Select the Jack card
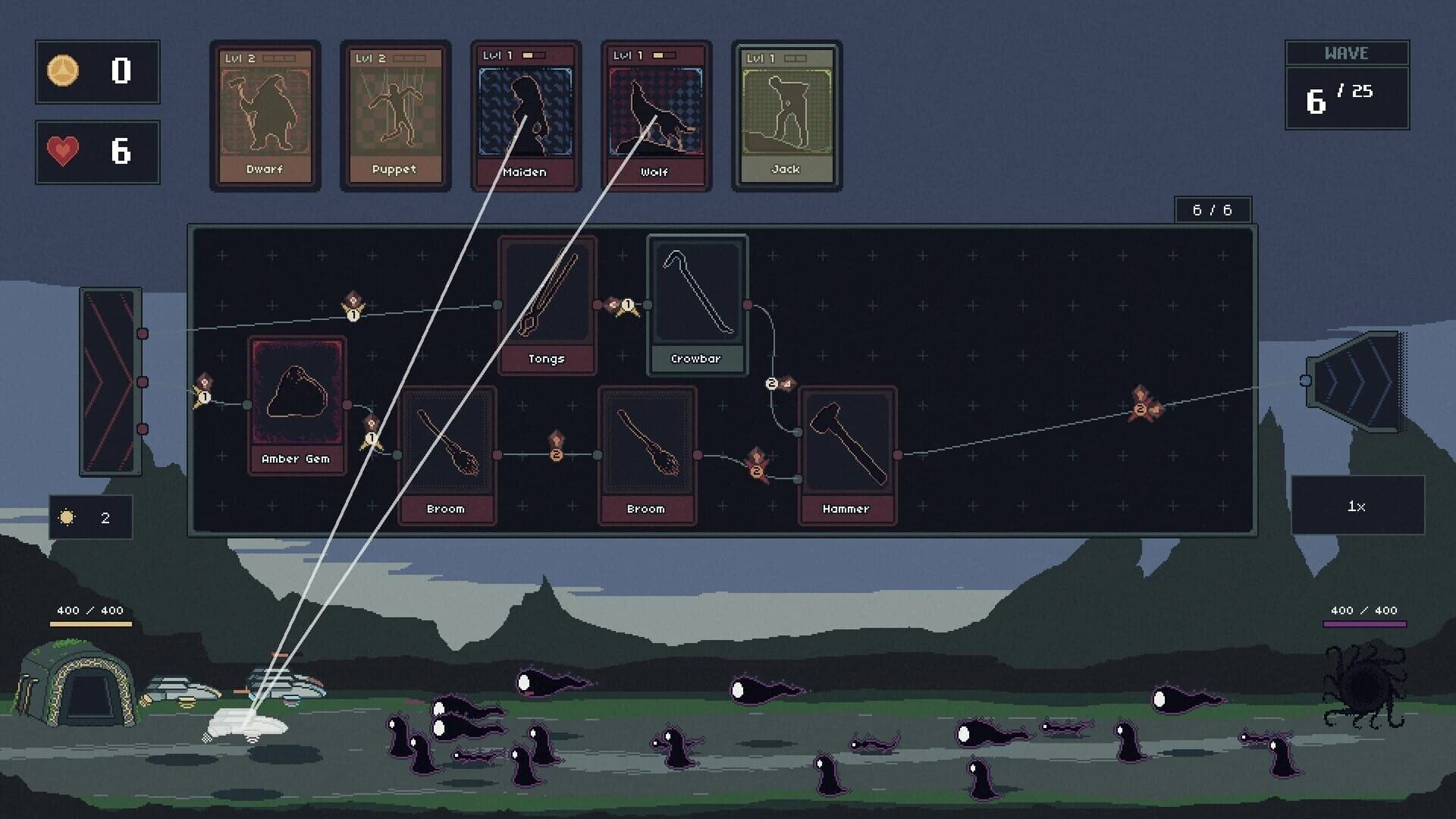 786,114
